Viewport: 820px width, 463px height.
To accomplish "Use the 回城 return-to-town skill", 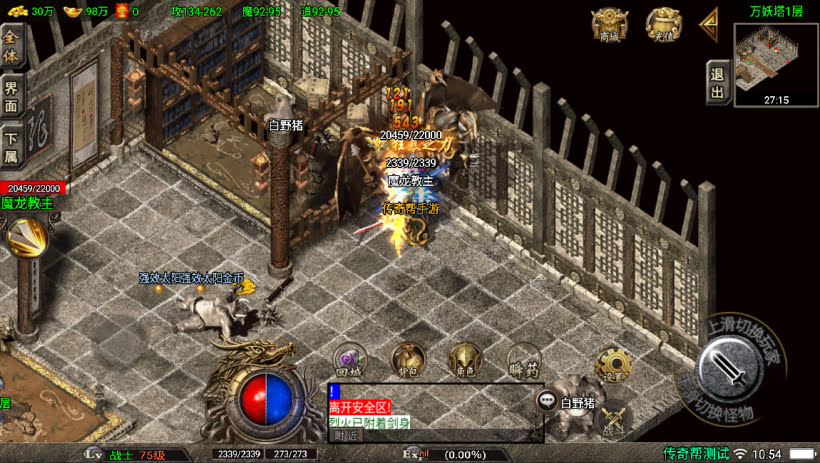I will pyautogui.click(x=348, y=359).
